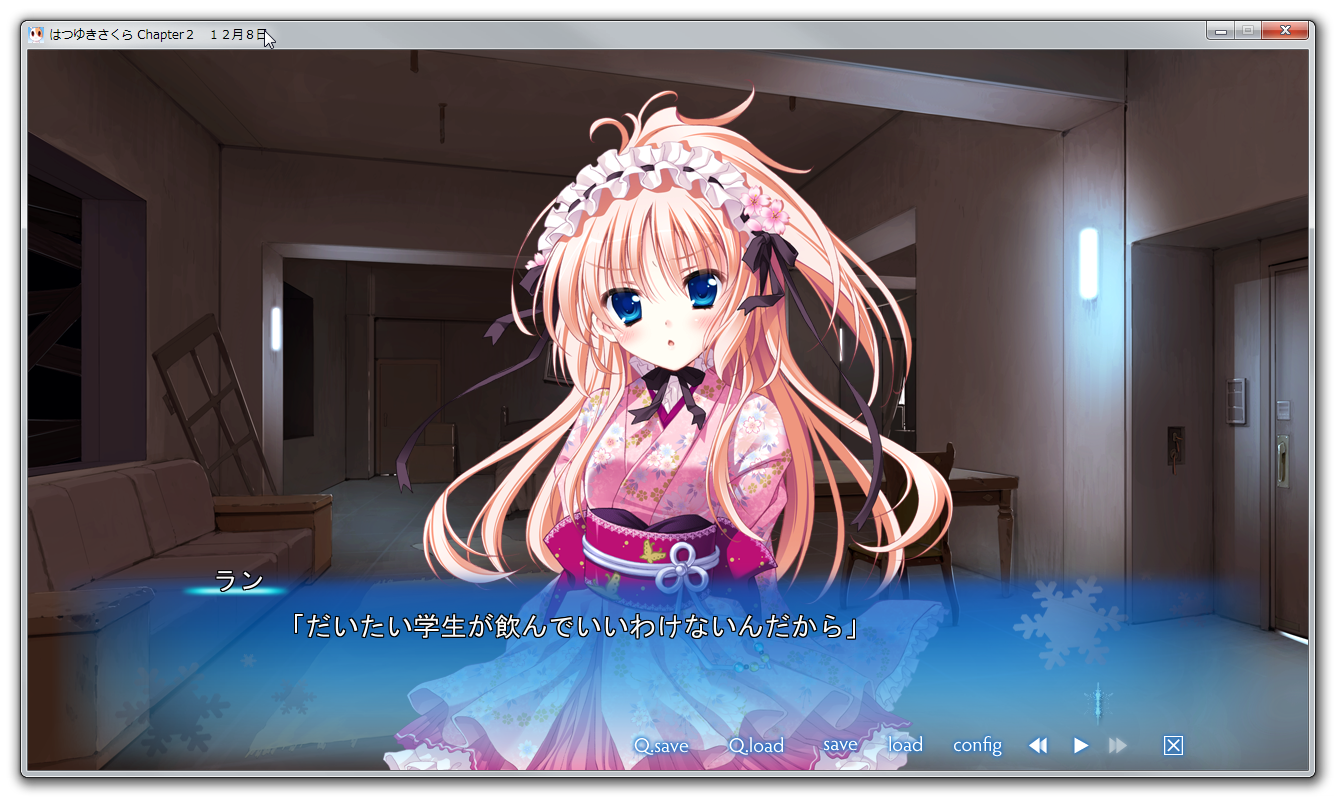Screen dimensions: 1336x798
Task: Click the Chapter 2 title bar text
Action: [166, 32]
